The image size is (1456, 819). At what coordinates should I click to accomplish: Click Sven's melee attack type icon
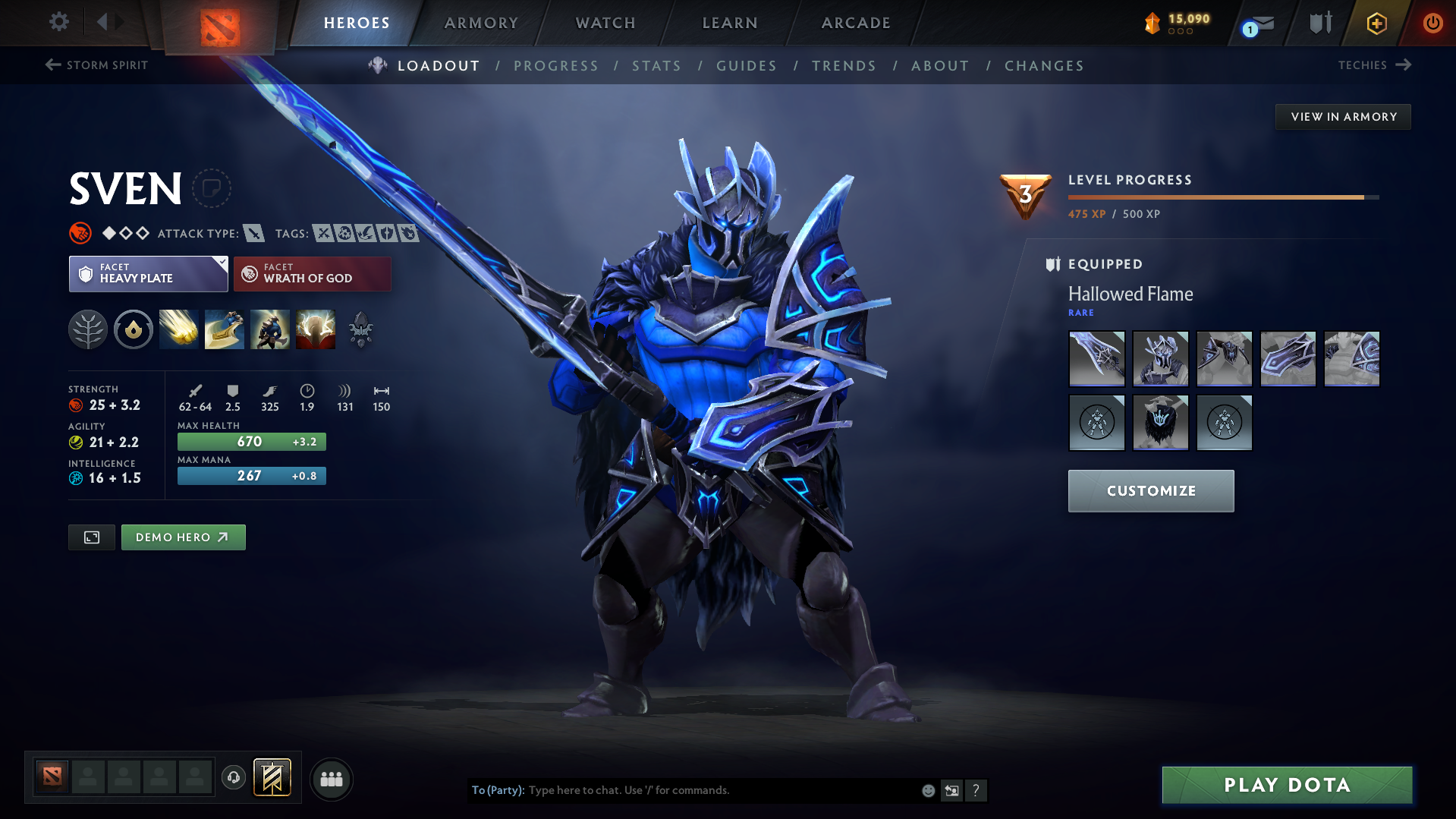point(255,233)
